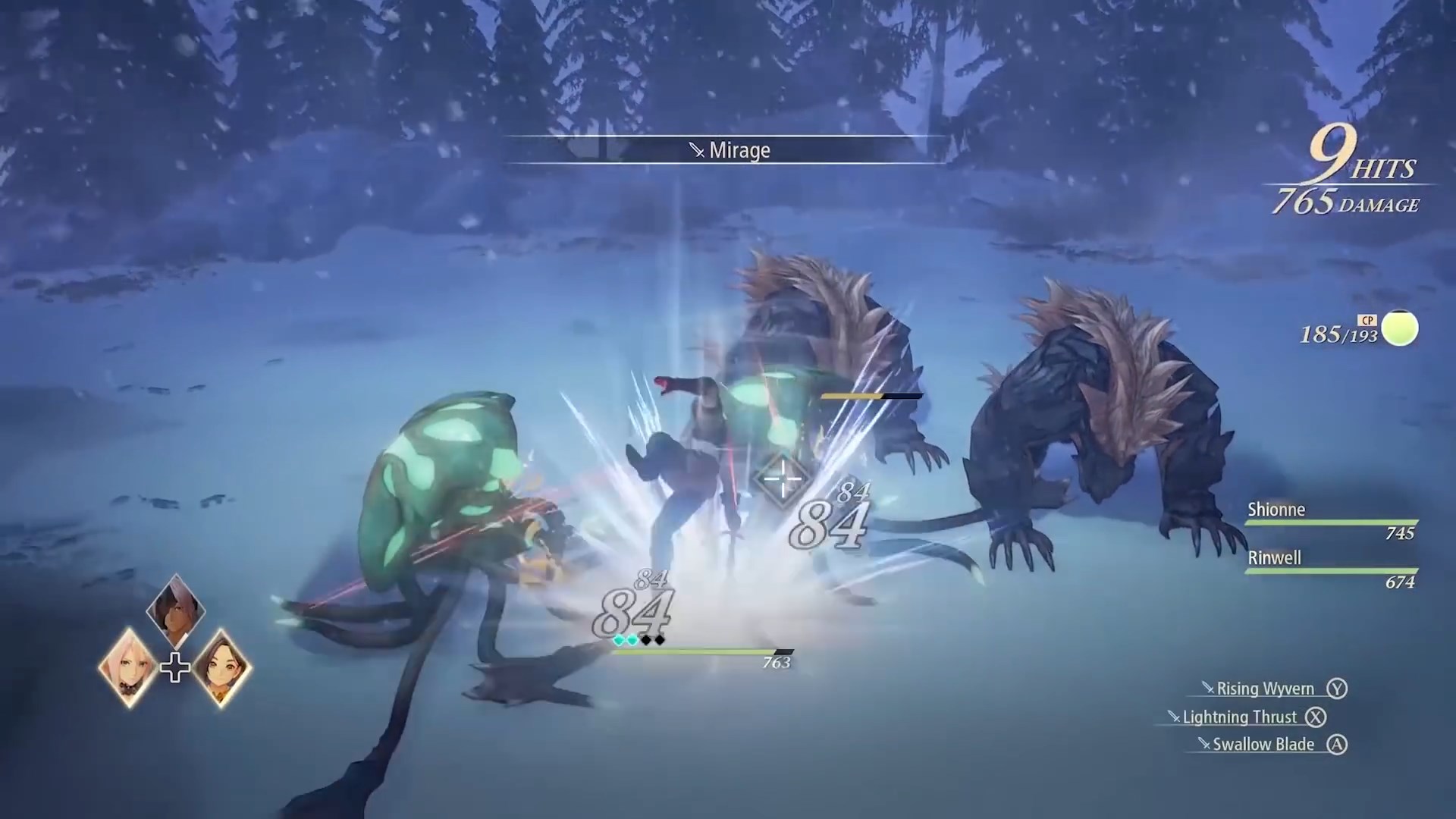Click the plus cross between party portraits
Image resolution: width=1456 pixels, height=819 pixels.
point(175,668)
